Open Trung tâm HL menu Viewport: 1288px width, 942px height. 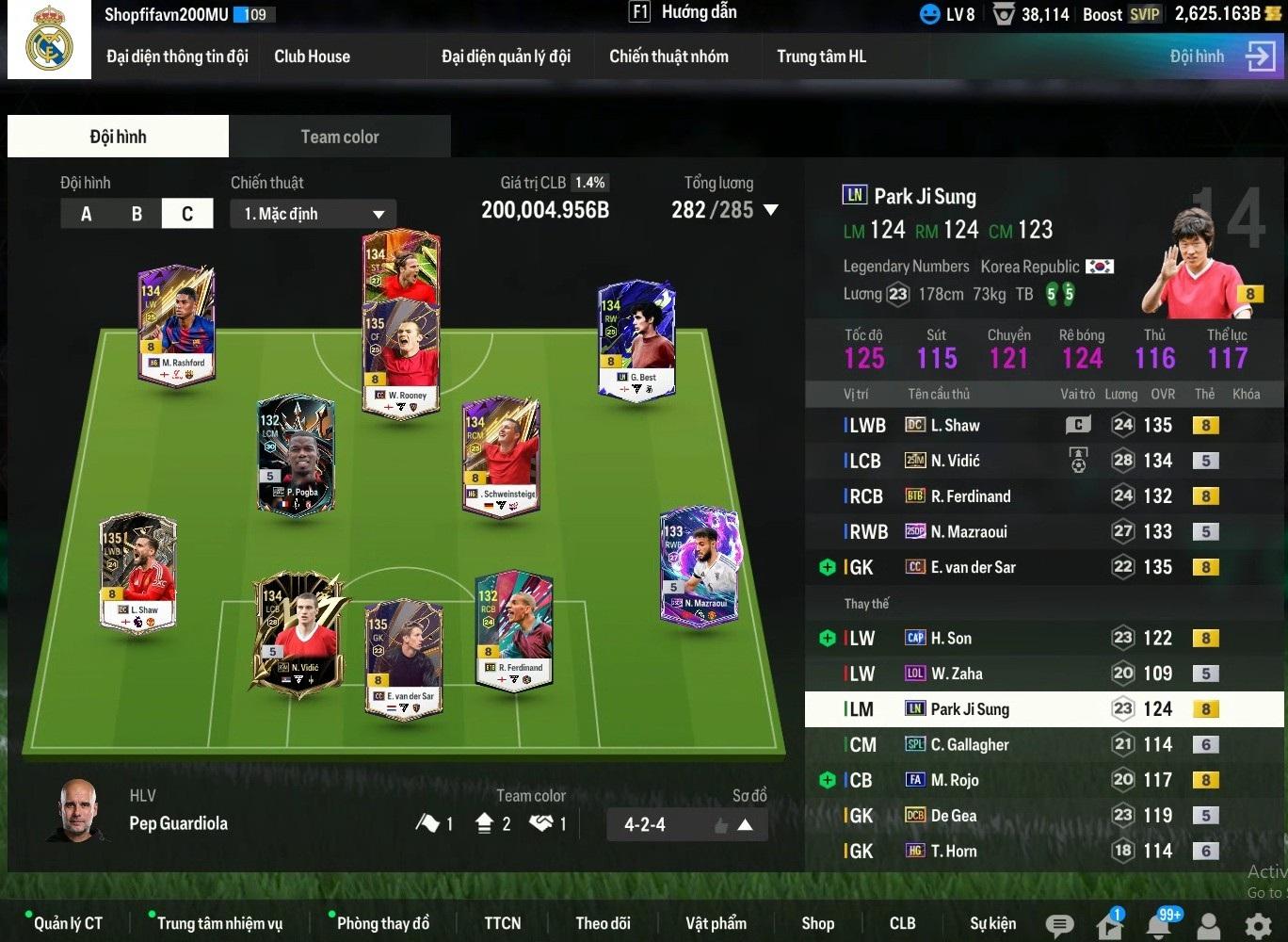(821, 57)
